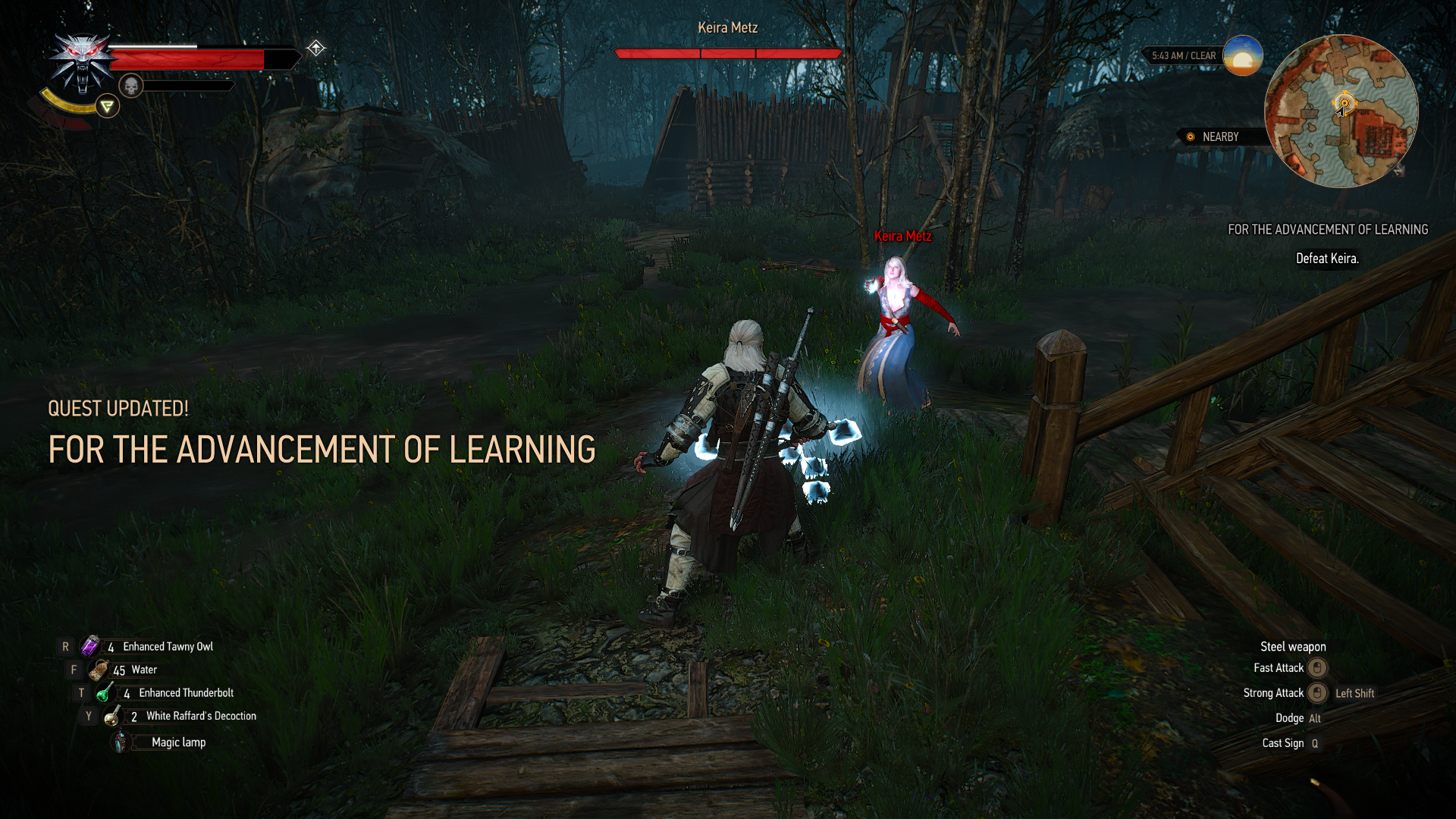Viewport: 1456px width, 819px height.
Task: Click the diamond buff icon beside health
Action: [x=315, y=49]
